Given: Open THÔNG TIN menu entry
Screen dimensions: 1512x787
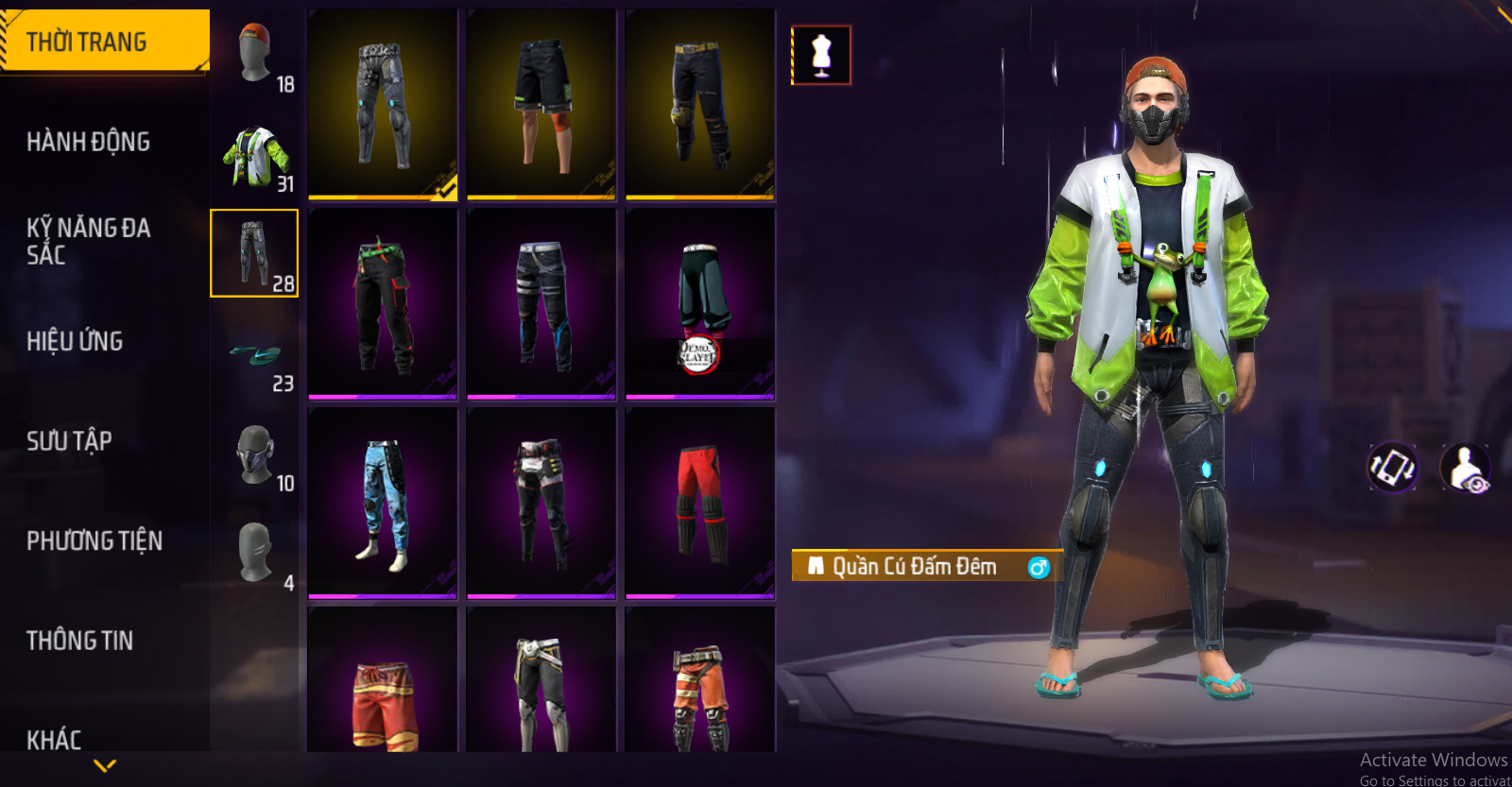Looking at the screenshot, I should coord(79,641).
